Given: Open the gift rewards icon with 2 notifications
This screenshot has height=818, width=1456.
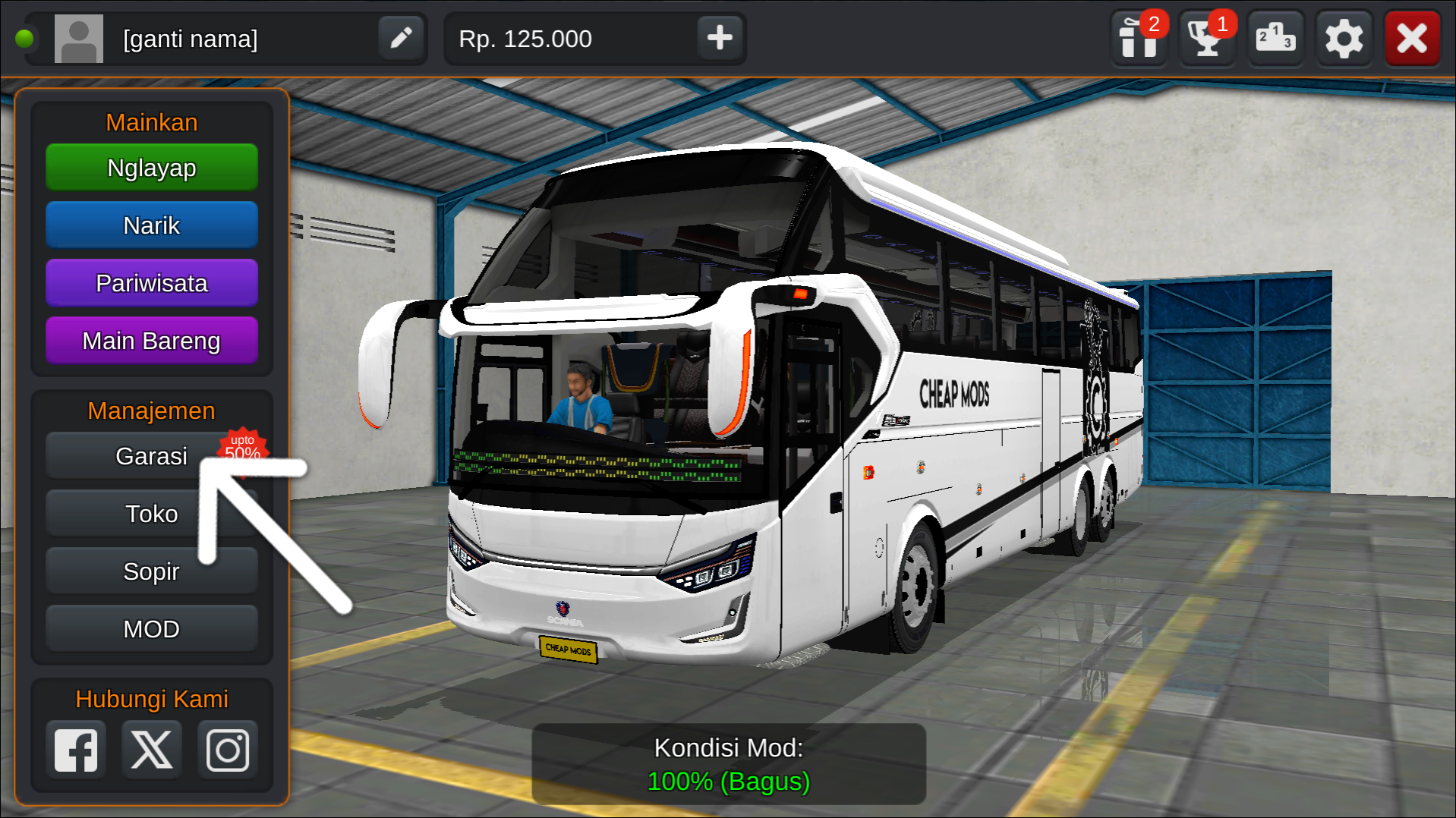Looking at the screenshot, I should [x=1138, y=38].
